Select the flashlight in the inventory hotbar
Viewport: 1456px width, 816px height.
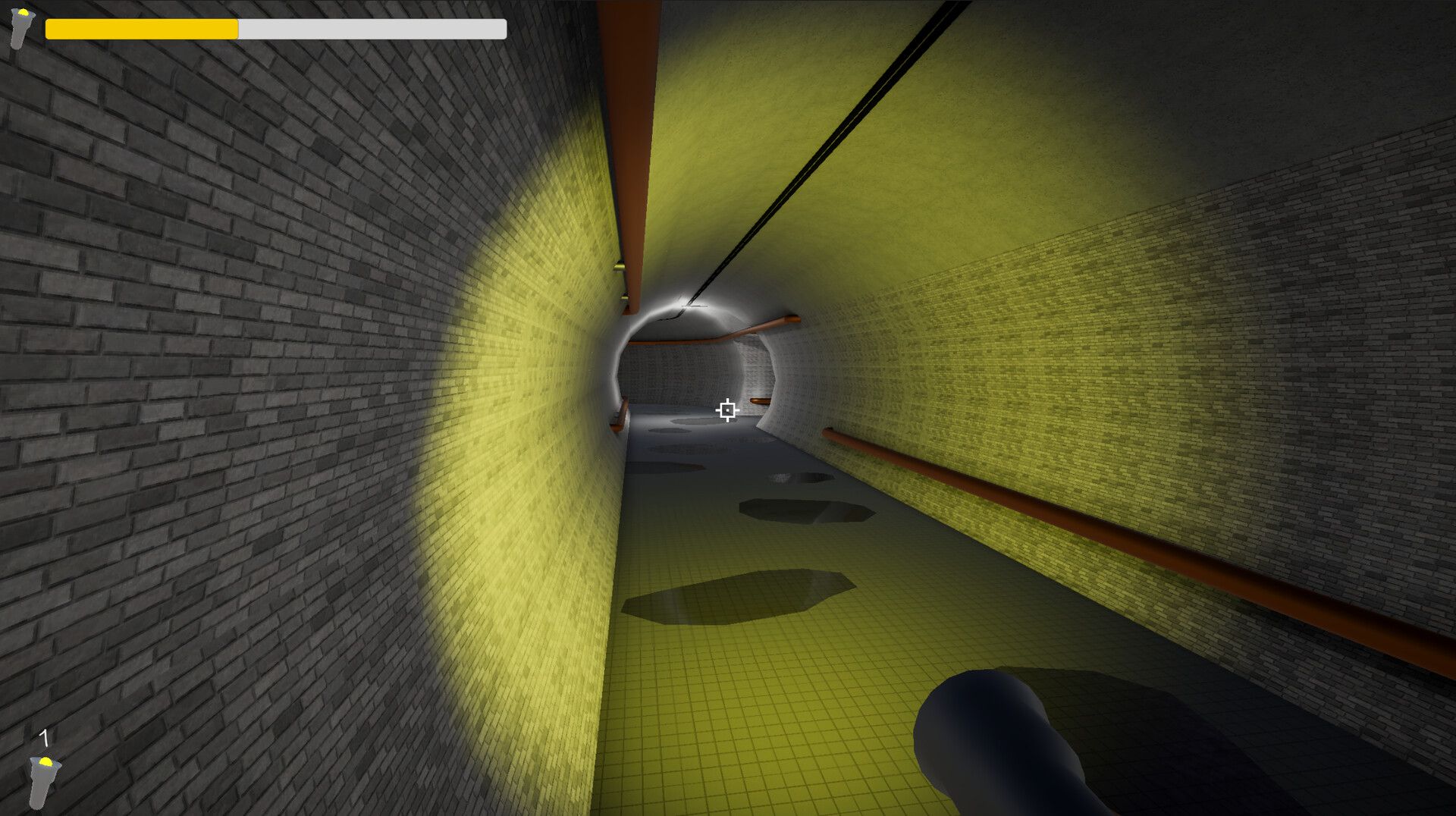(43, 781)
